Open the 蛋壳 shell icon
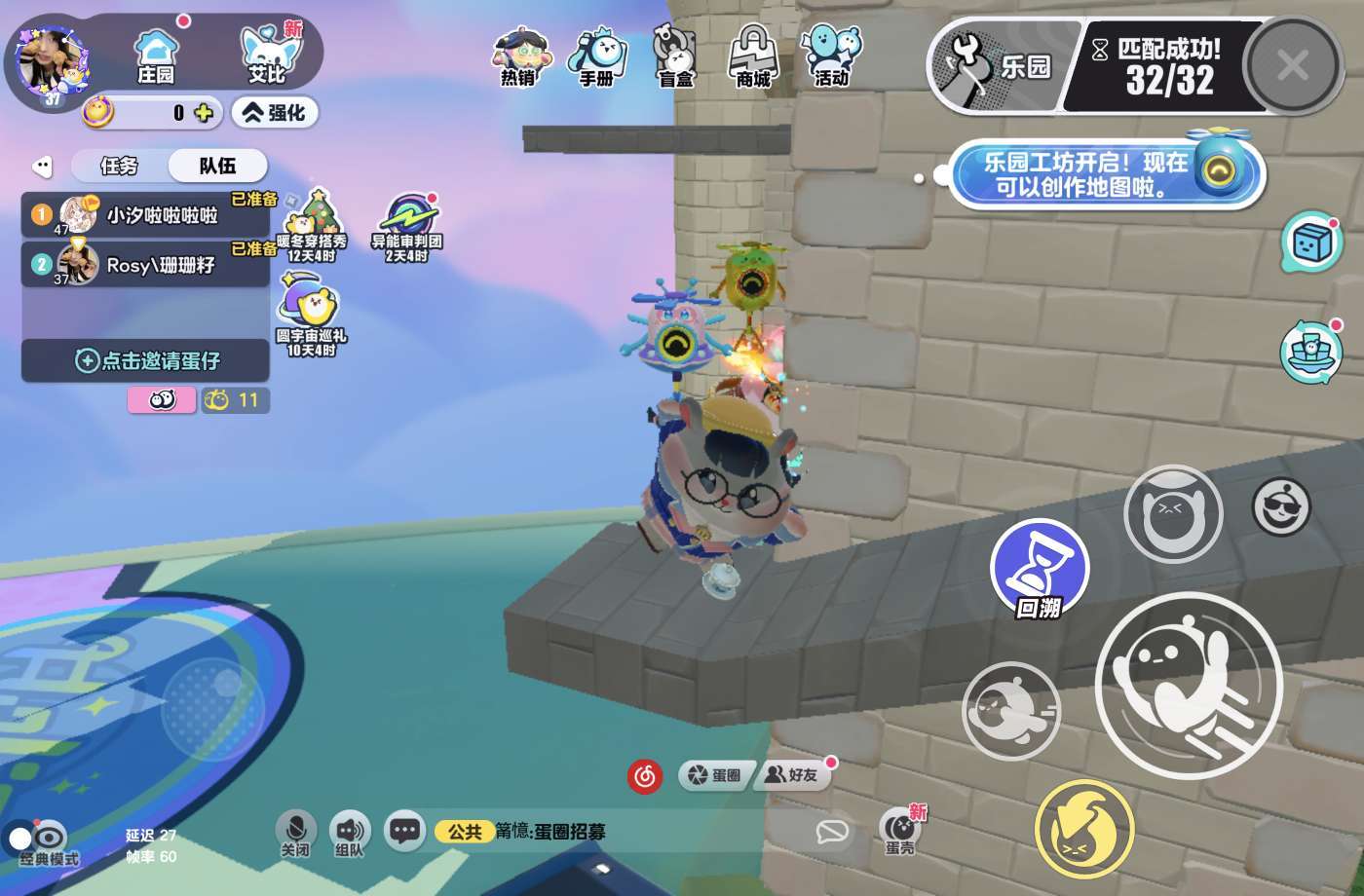 (900, 831)
